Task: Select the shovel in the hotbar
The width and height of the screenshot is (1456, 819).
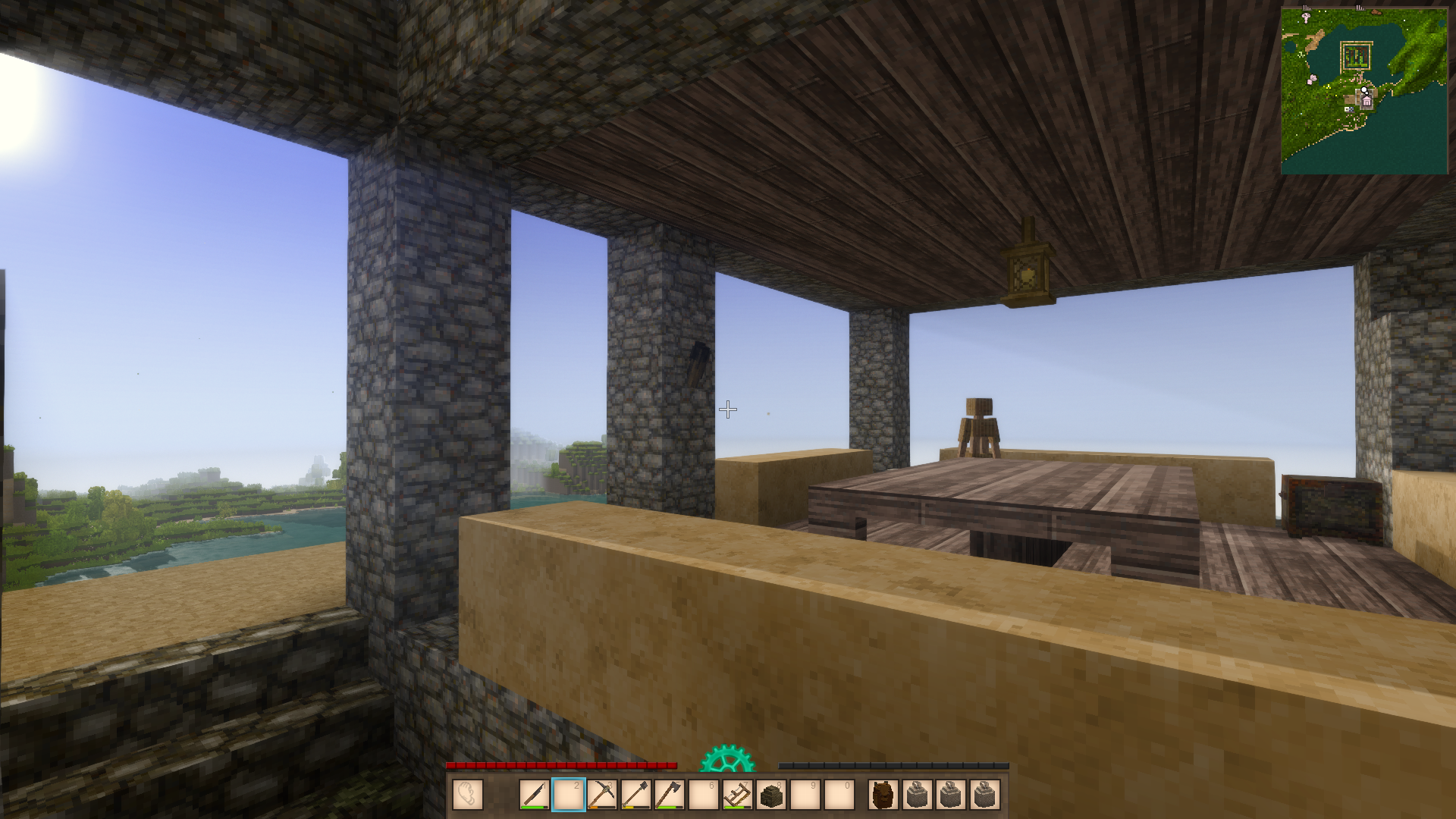Action: click(635, 795)
